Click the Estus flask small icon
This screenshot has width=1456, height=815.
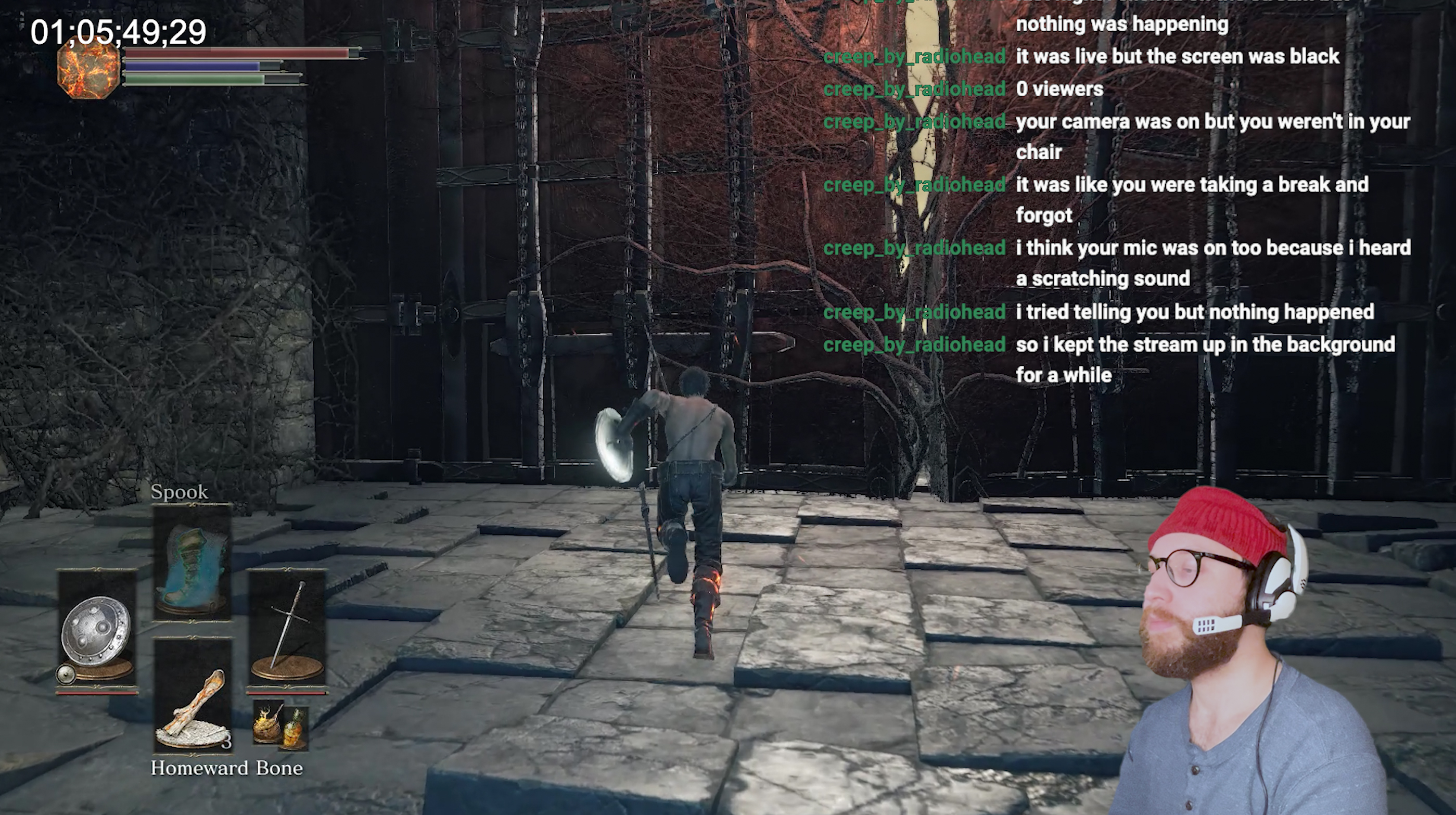[280, 725]
